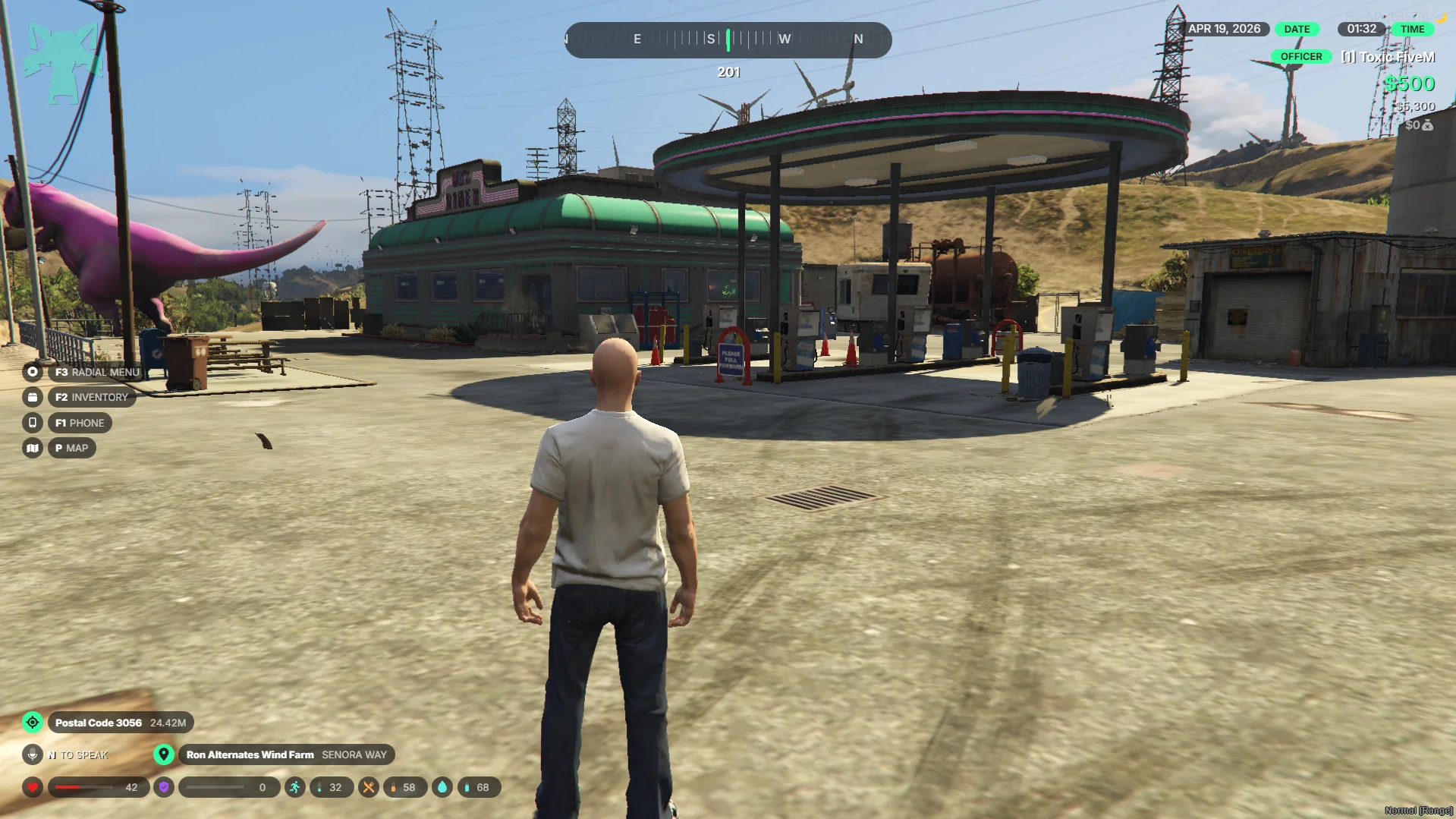Click the running figure stamina icon
The width and height of the screenshot is (1456, 819).
[x=295, y=787]
